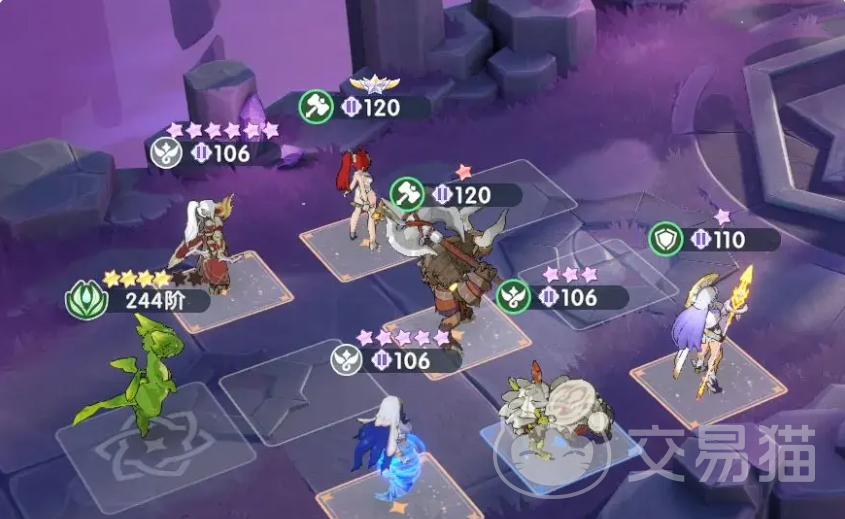Select the five-star level 106 blue-tailed hero
The width and height of the screenshot is (845, 519).
[x=388, y=452]
